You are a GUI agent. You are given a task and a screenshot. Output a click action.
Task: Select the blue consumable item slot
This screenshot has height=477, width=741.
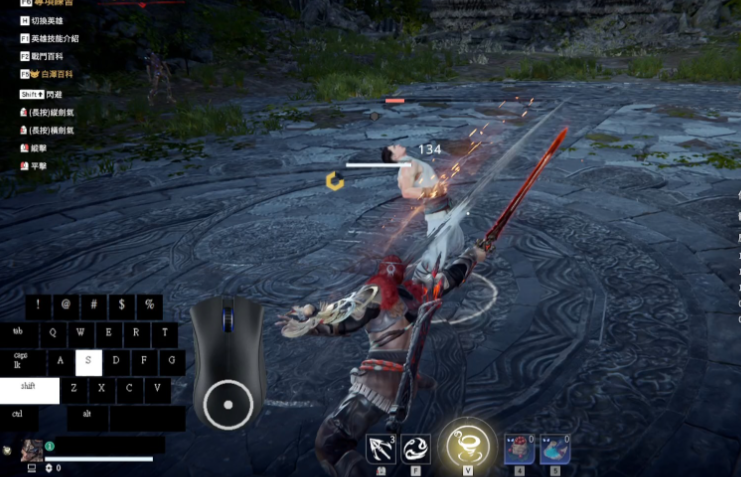[555, 449]
